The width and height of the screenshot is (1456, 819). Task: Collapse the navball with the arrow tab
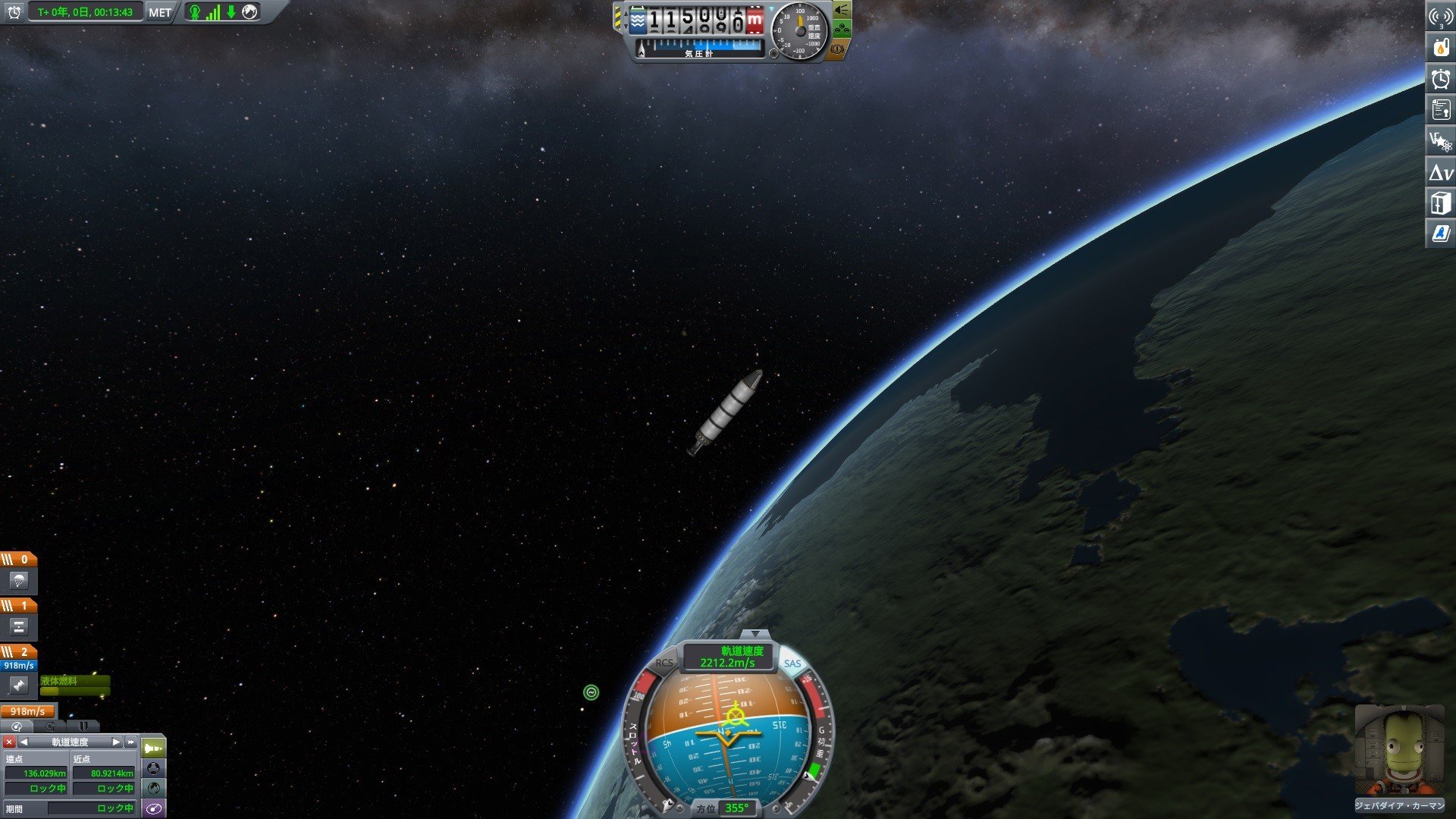pyautogui.click(x=755, y=634)
